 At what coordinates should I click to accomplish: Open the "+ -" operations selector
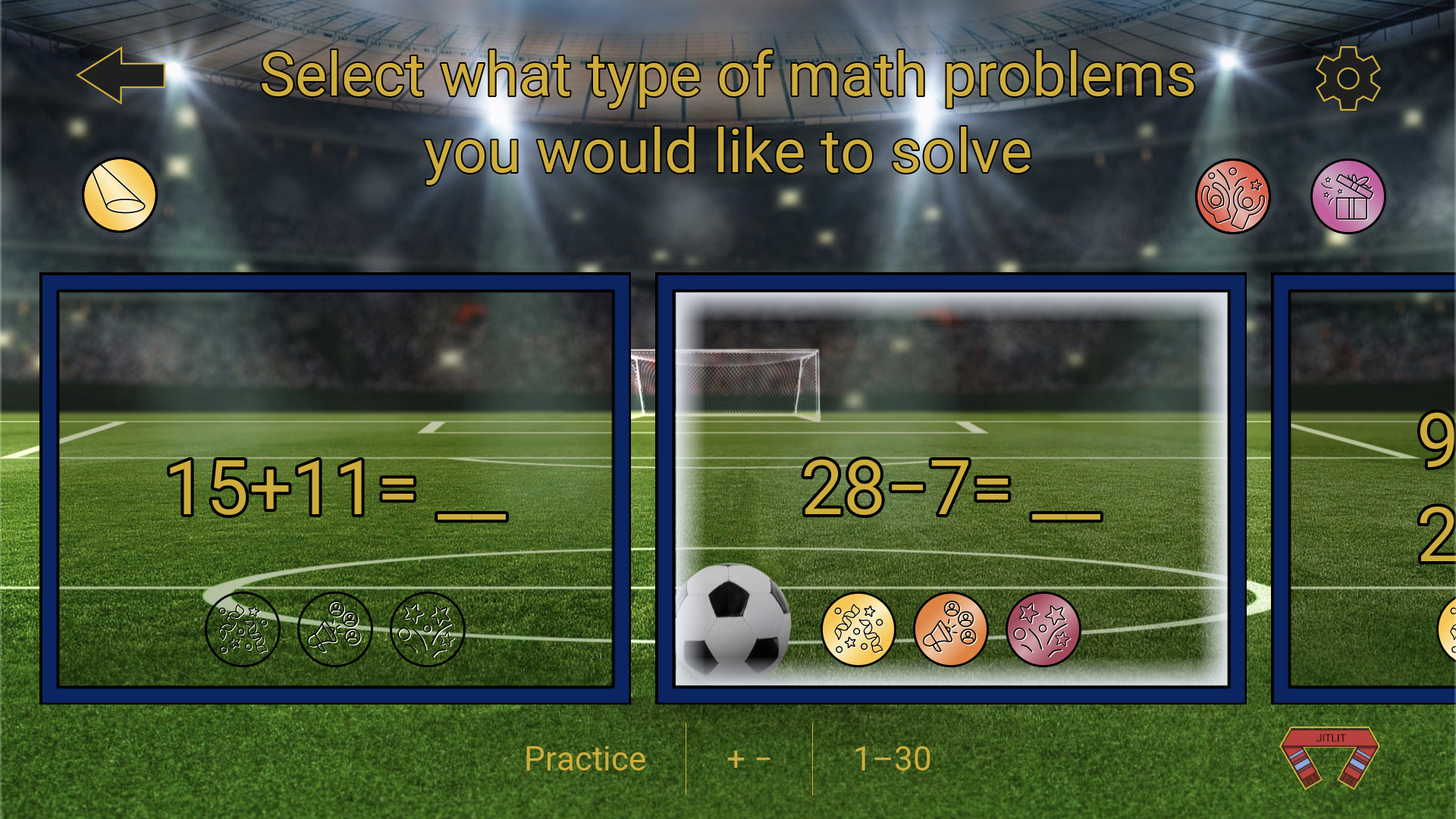point(749,758)
